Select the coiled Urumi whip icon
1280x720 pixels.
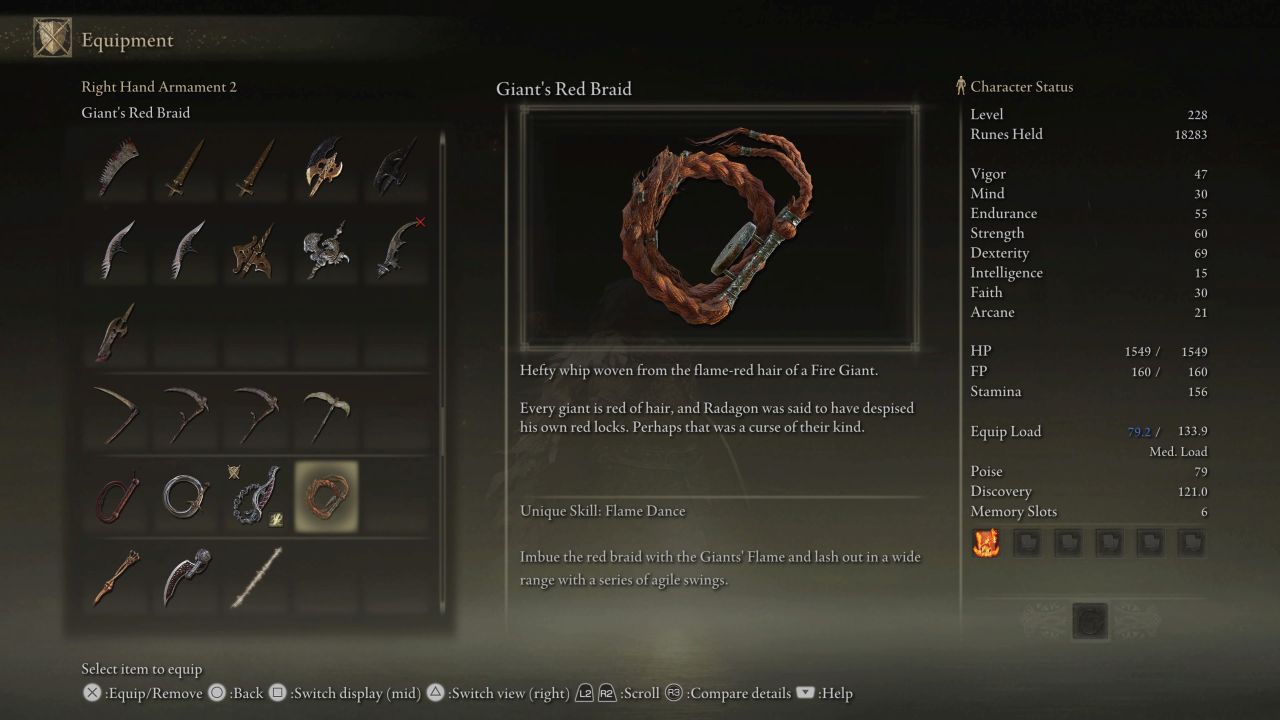click(185, 495)
